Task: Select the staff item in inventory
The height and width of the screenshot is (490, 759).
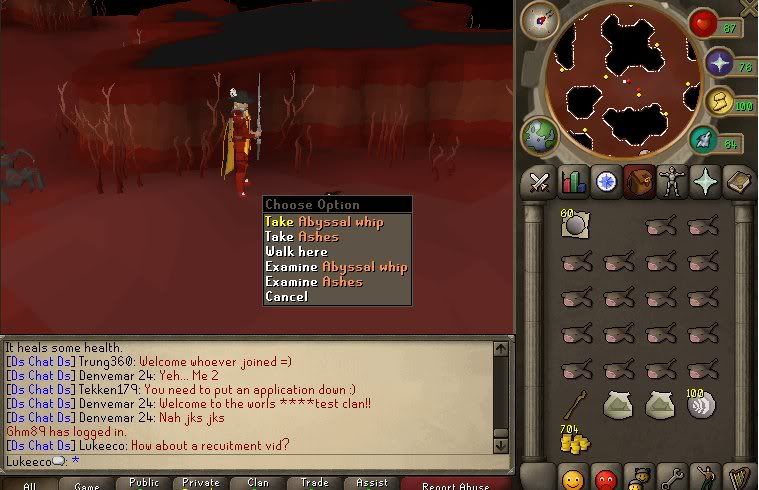Action: coord(573,404)
